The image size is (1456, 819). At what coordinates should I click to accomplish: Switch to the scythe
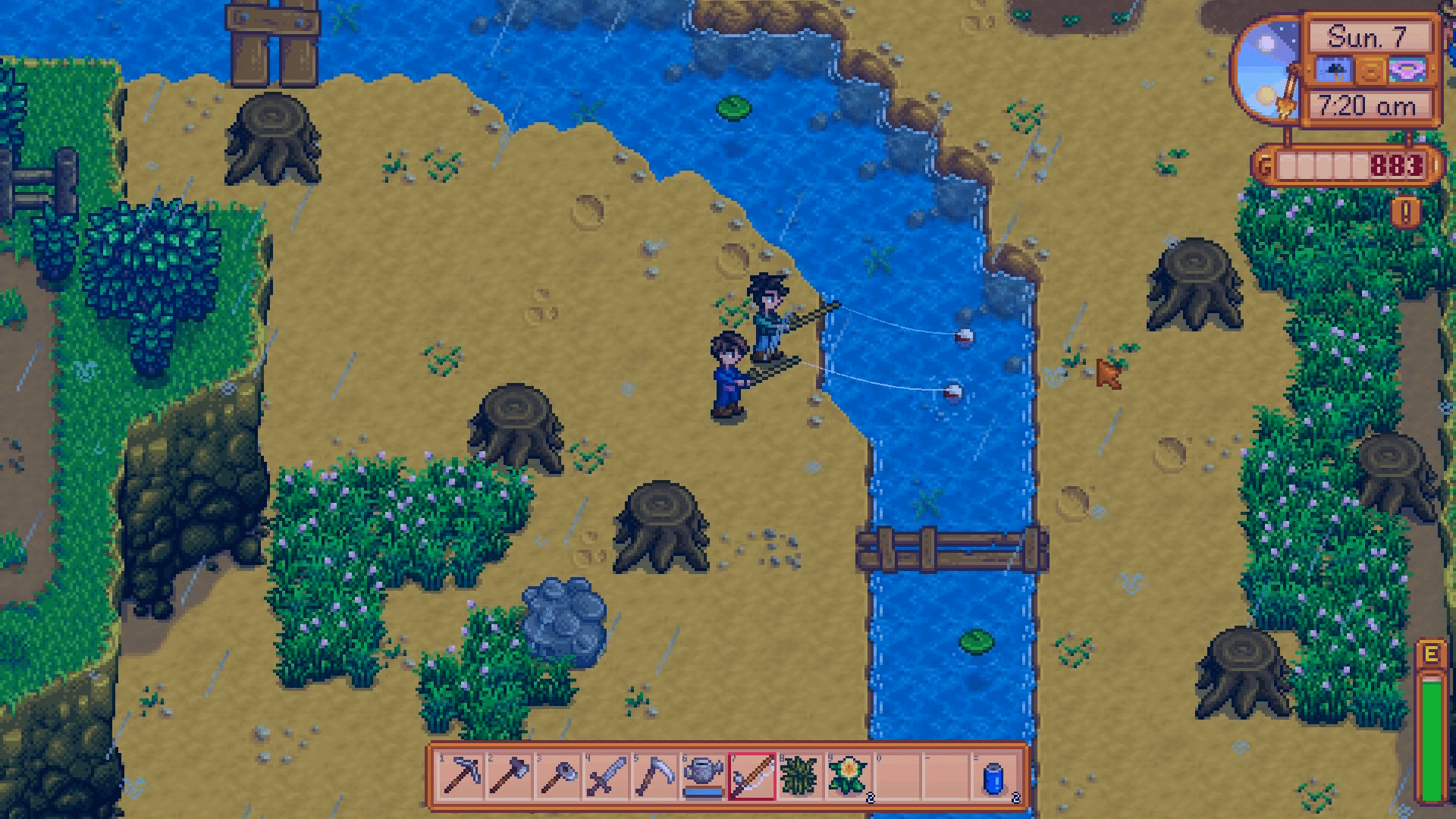[654, 776]
